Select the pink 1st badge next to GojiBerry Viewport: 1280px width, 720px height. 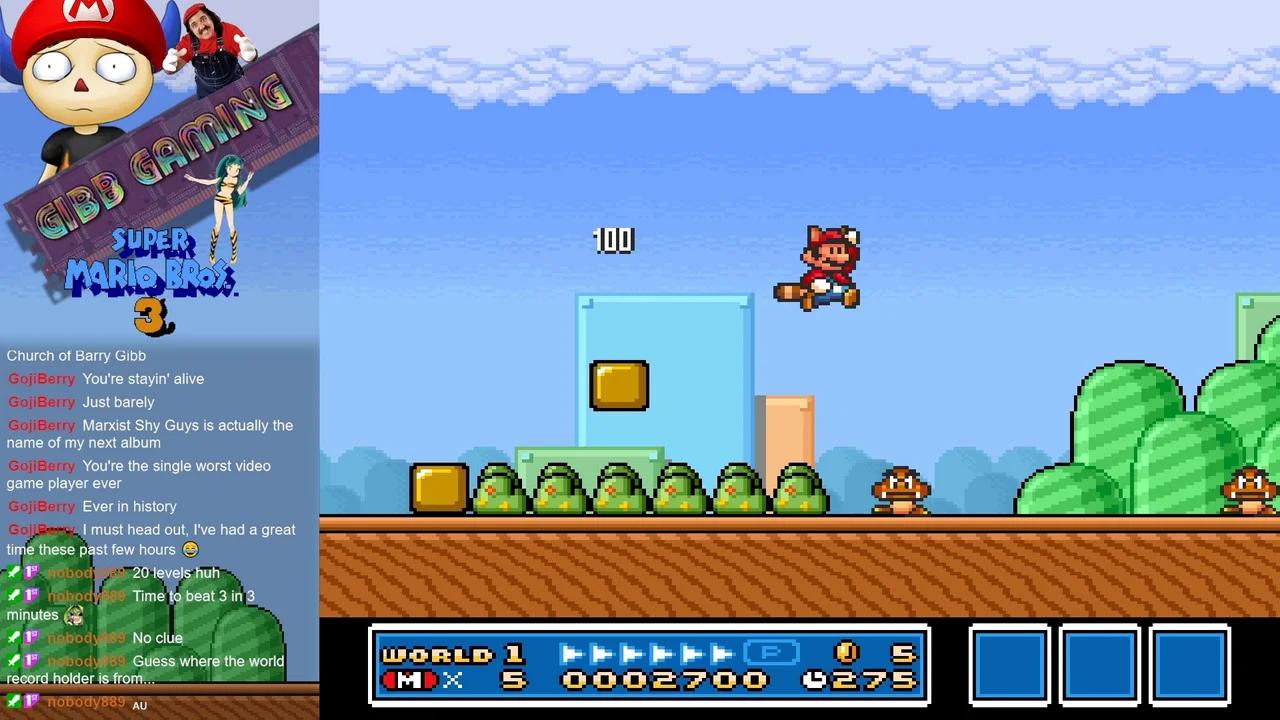coord(31,572)
